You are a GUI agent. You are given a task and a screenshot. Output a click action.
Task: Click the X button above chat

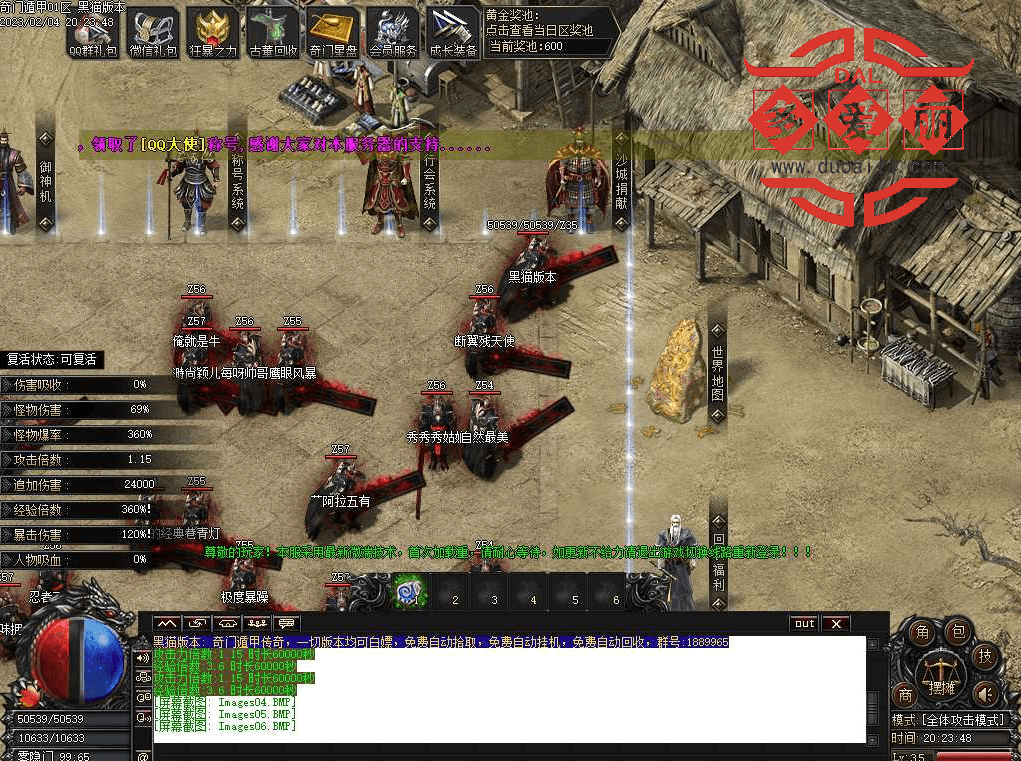pyautogui.click(x=835, y=624)
